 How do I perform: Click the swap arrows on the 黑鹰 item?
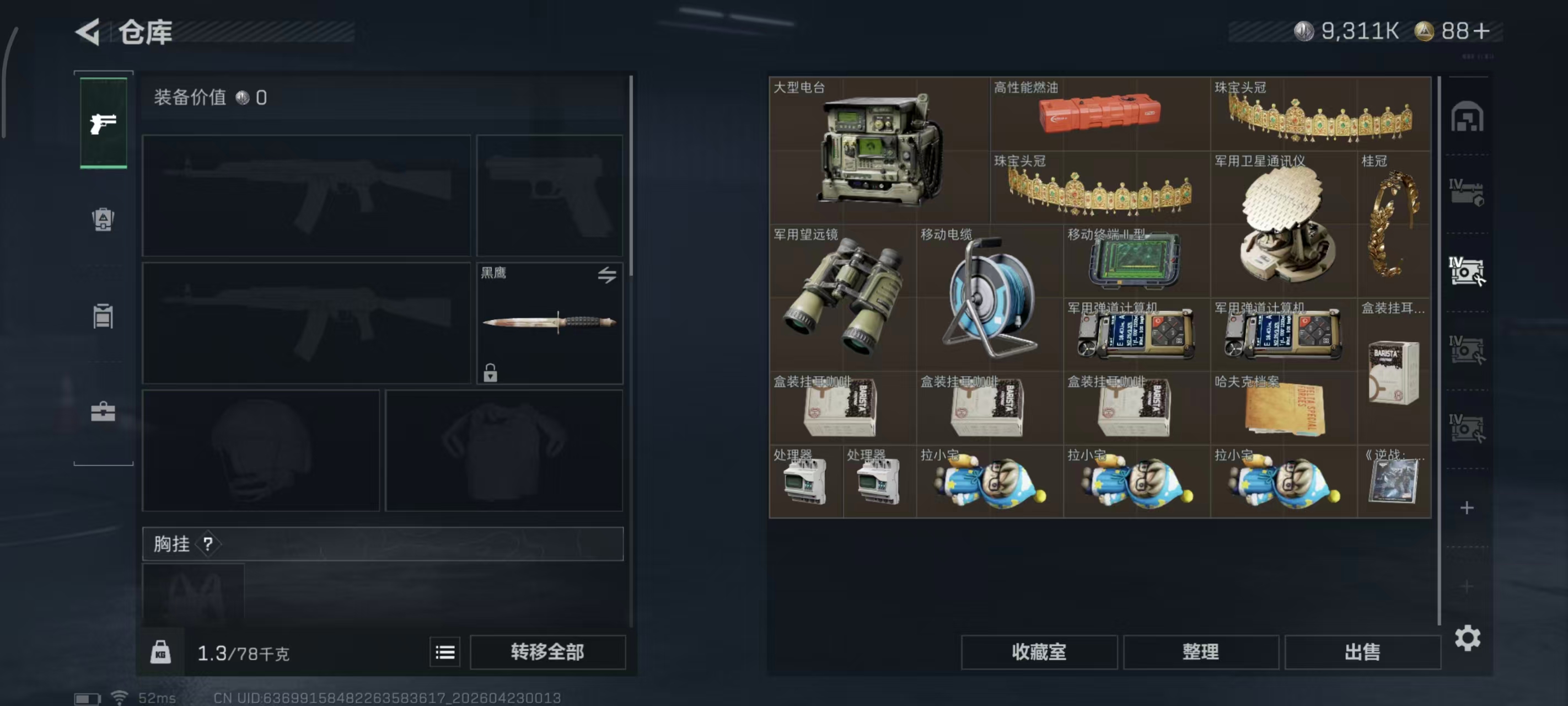(x=607, y=275)
